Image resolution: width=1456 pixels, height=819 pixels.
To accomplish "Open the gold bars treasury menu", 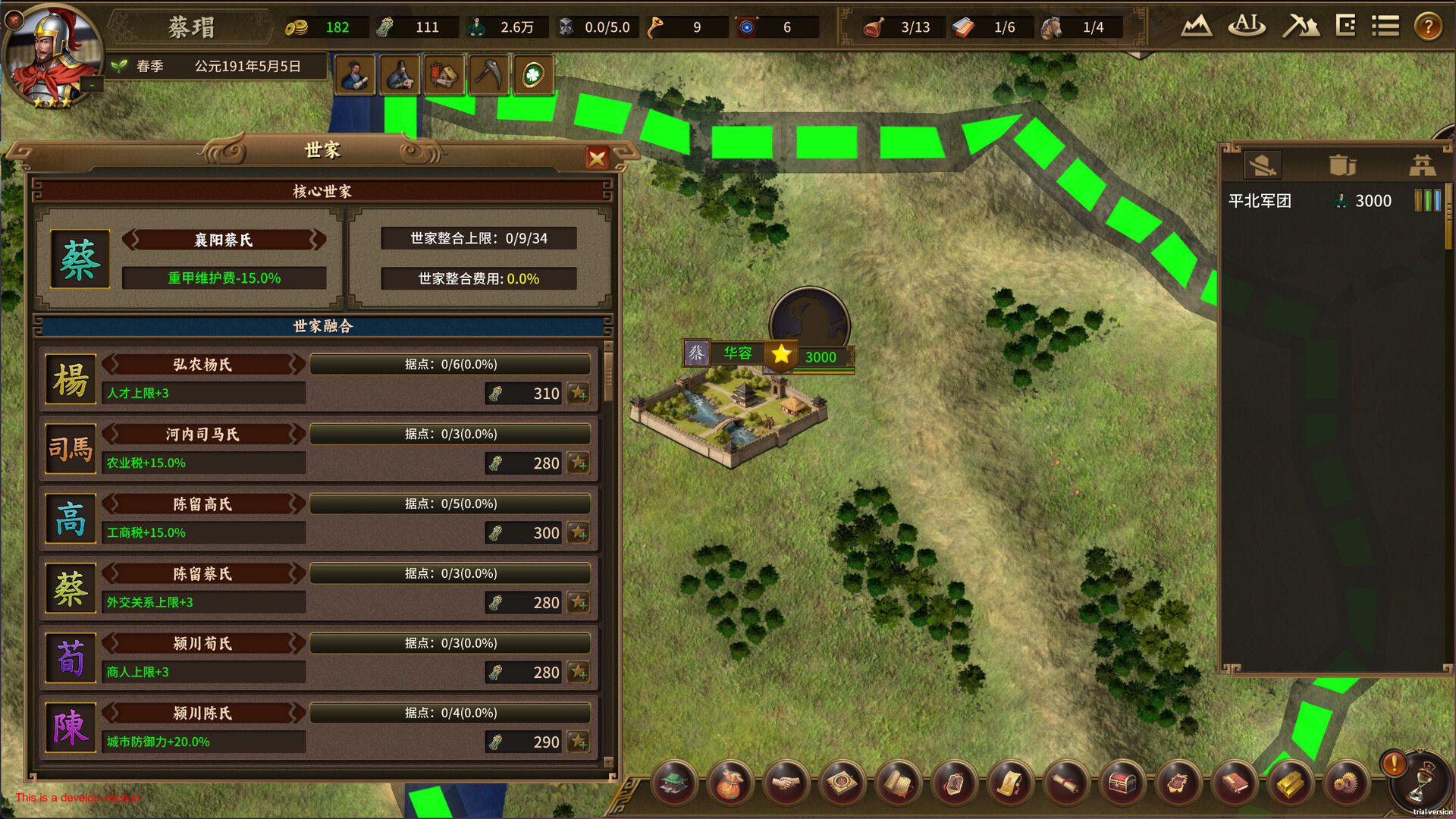I will (1290, 783).
